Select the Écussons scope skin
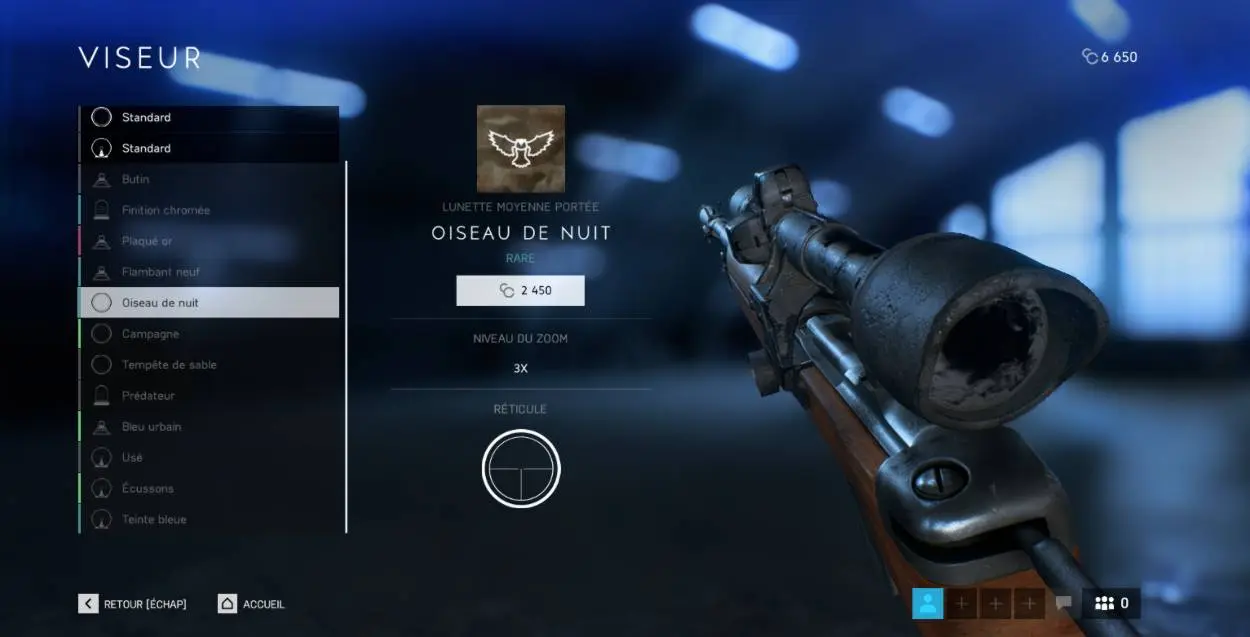1250x637 pixels. pyautogui.click(x=208, y=489)
